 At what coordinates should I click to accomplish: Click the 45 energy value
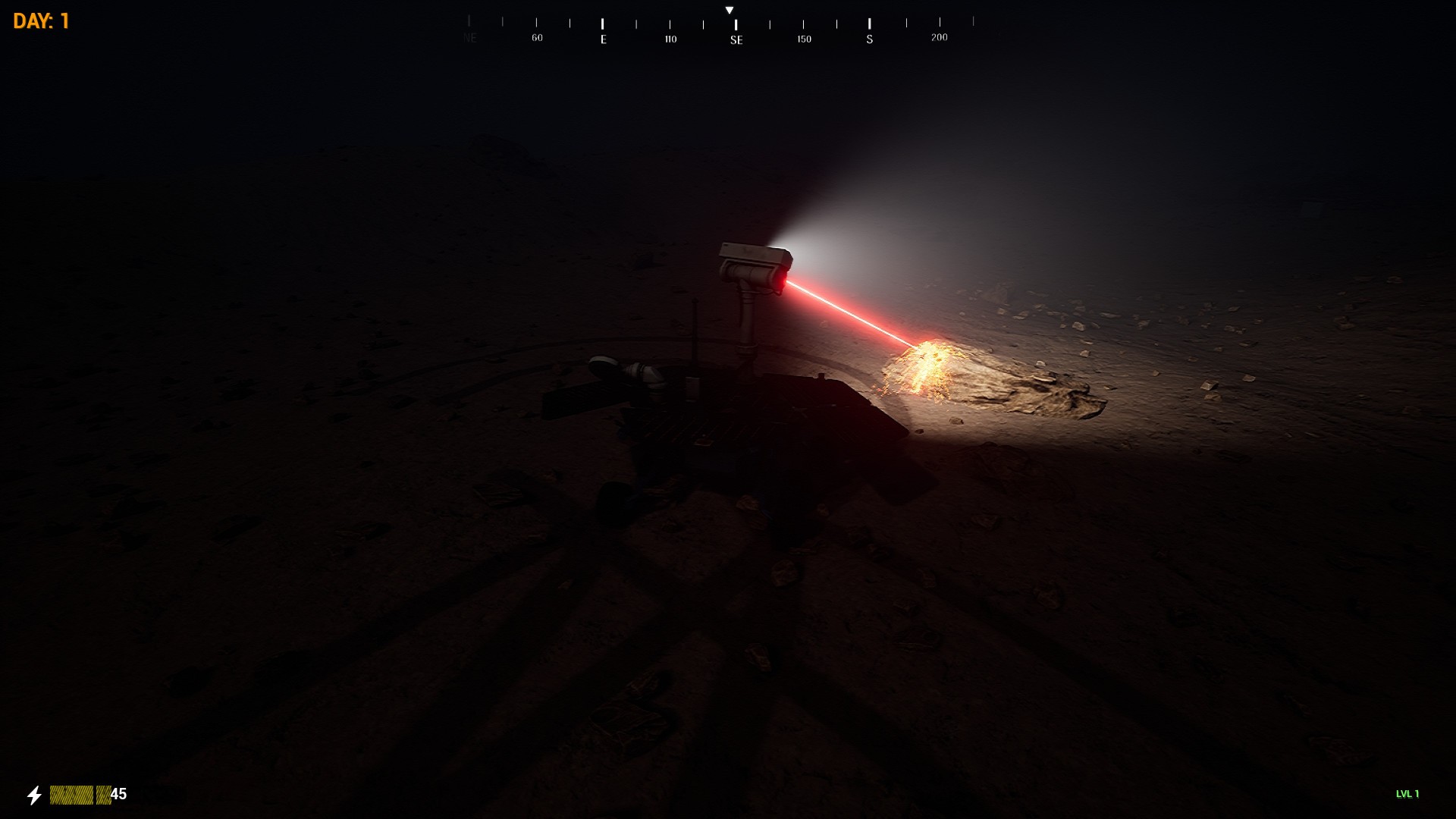tap(119, 793)
